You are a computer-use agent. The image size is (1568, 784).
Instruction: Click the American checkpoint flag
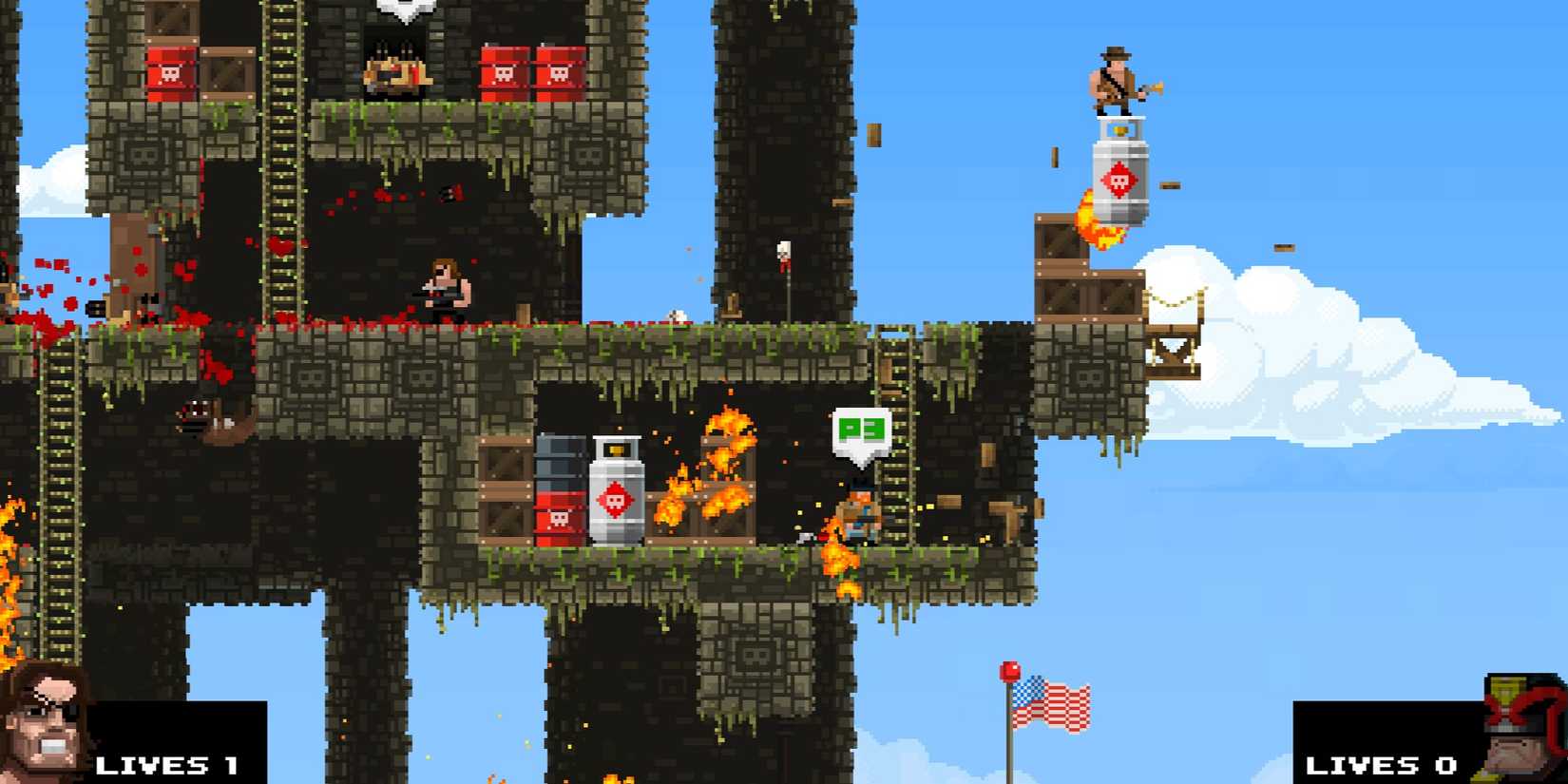tap(1050, 703)
